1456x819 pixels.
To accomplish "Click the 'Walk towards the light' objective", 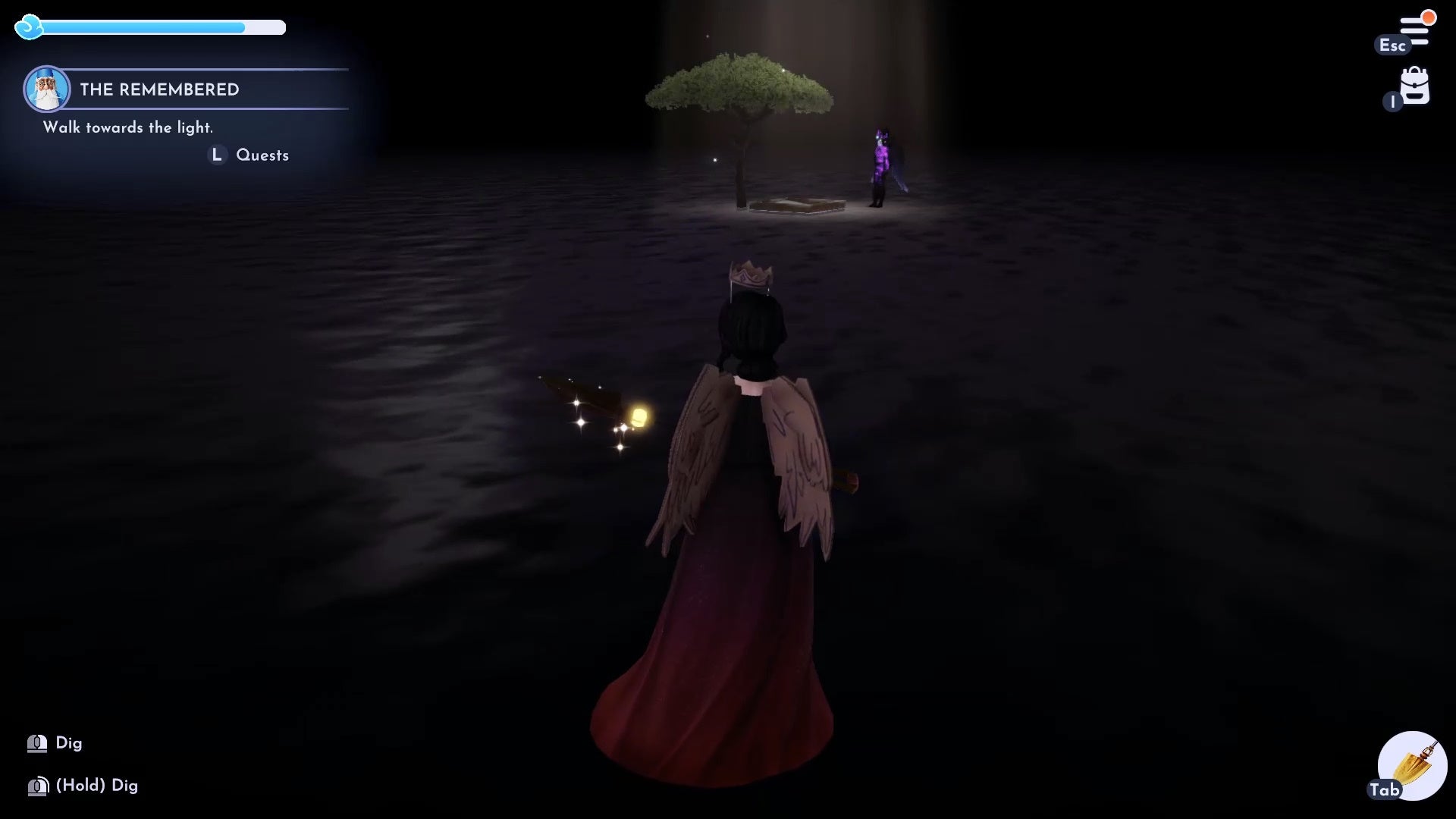I will (128, 128).
